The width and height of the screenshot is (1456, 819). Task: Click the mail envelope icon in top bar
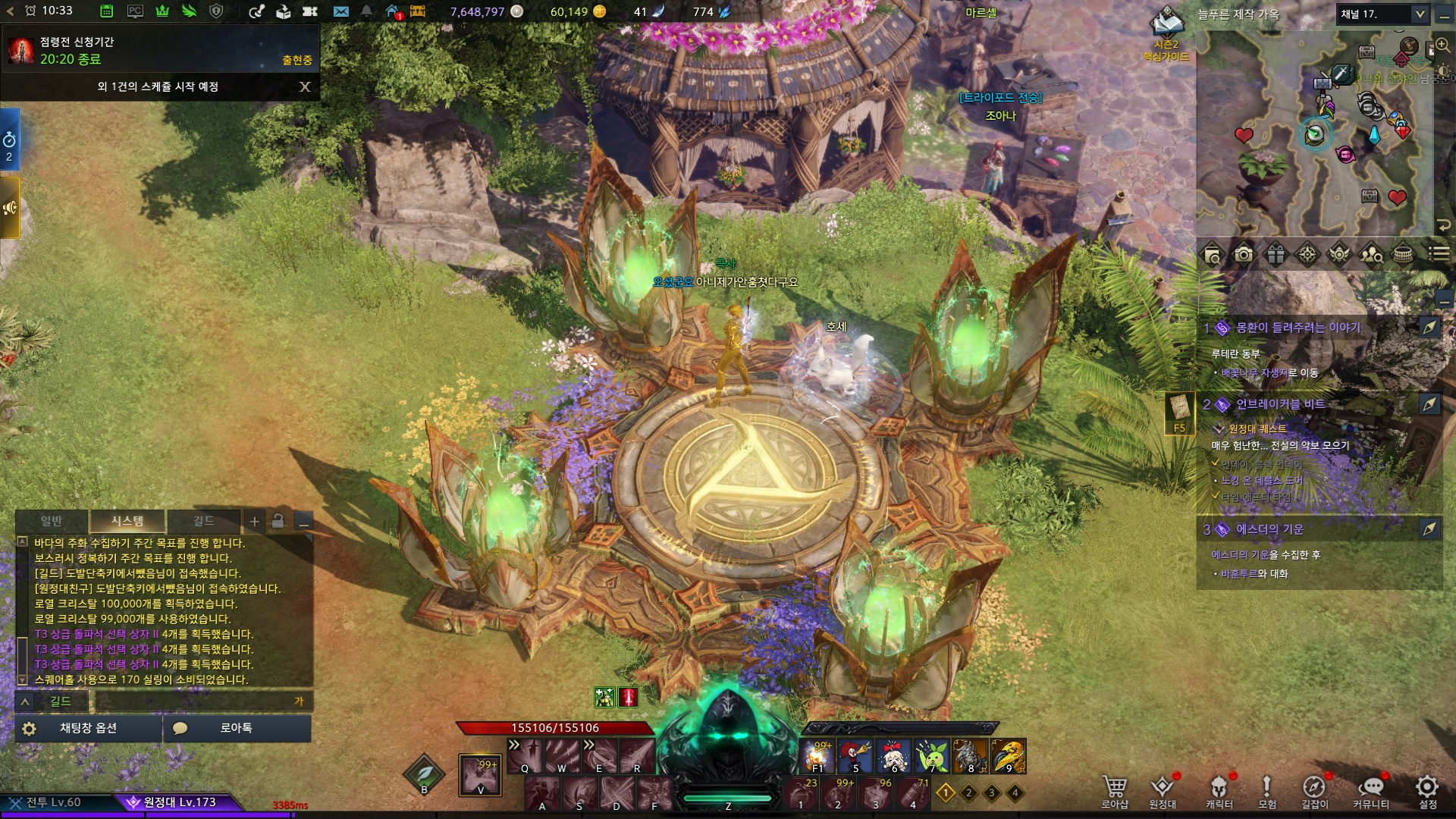coord(341,11)
